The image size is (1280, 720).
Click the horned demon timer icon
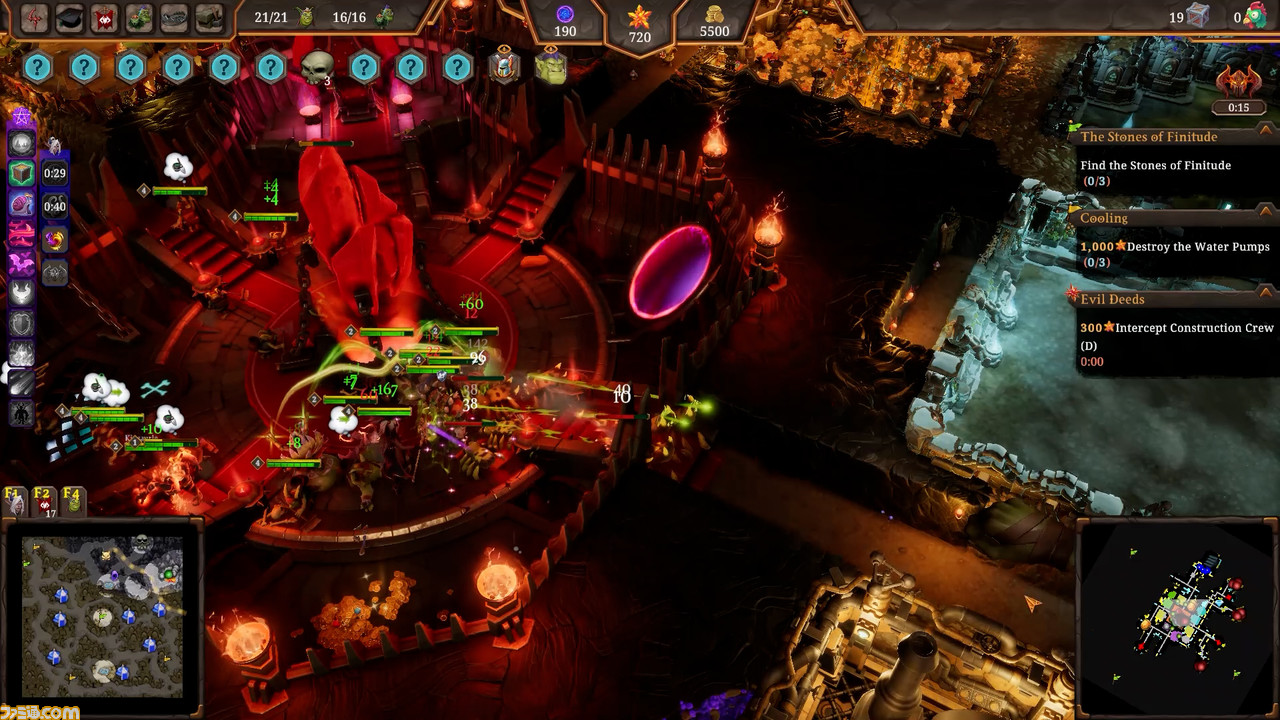click(x=1238, y=85)
